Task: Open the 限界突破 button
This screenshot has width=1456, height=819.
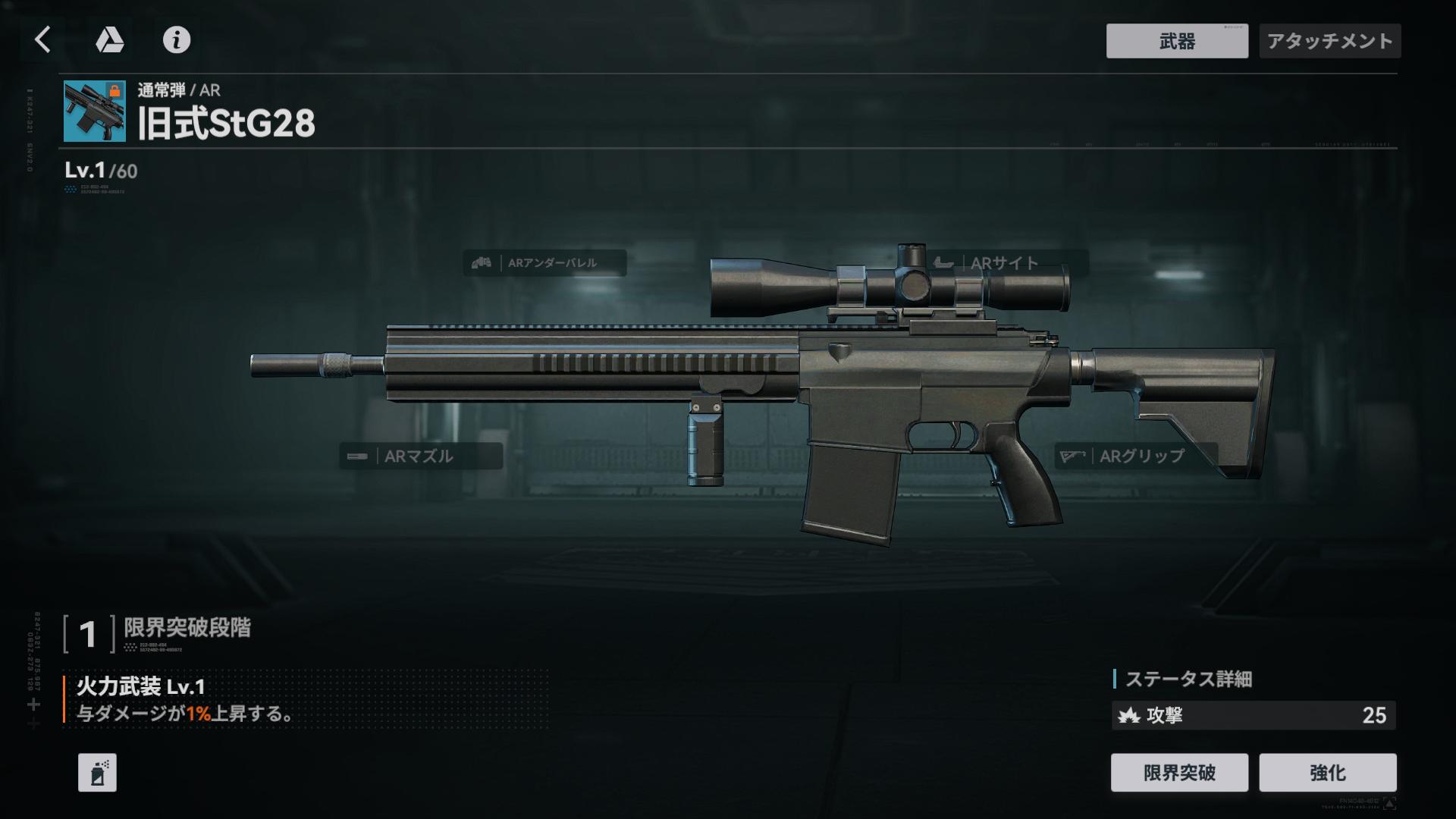Action: [1178, 772]
